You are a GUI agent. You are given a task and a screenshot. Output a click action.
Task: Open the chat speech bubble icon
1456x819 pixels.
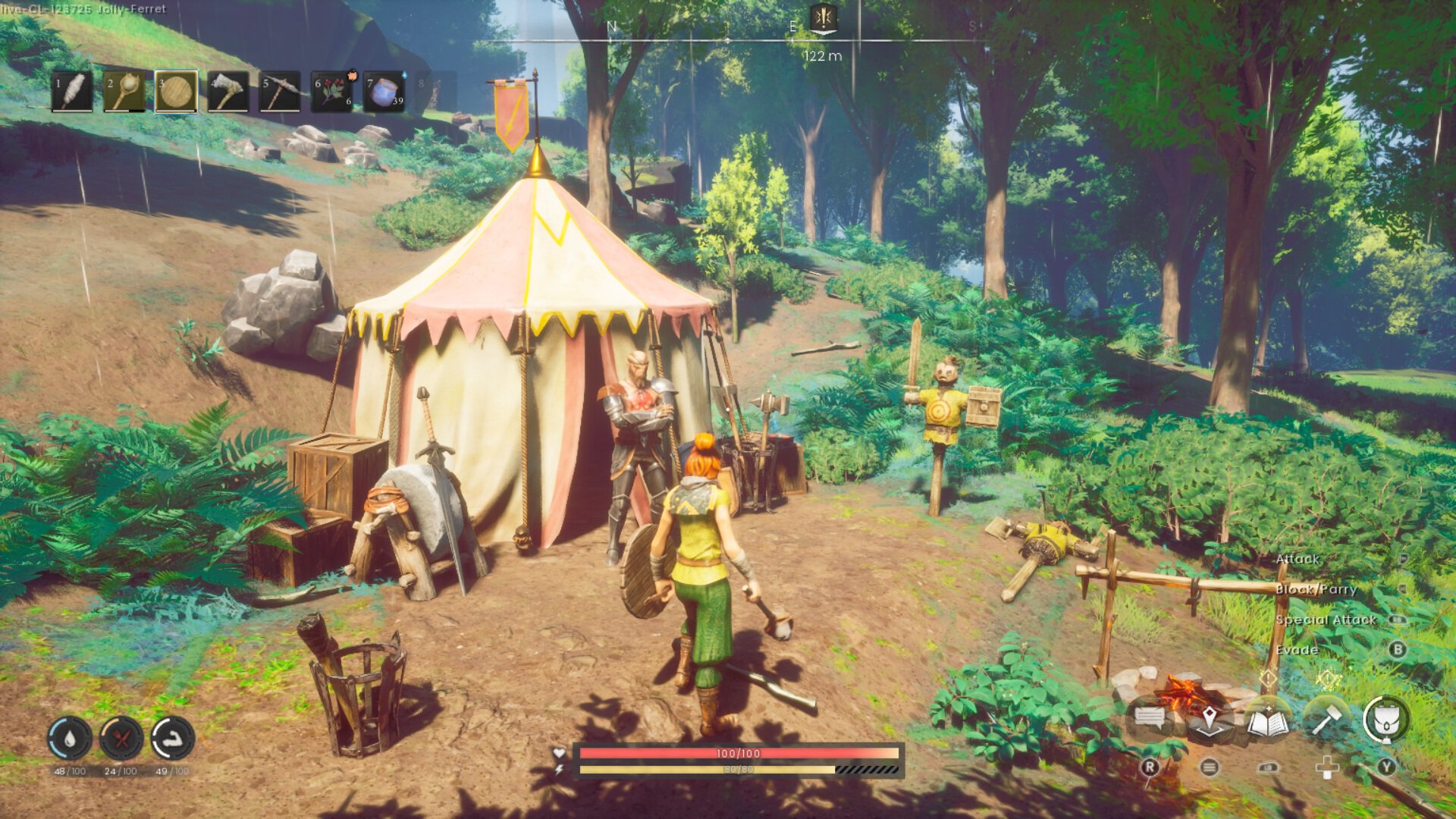click(1150, 718)
